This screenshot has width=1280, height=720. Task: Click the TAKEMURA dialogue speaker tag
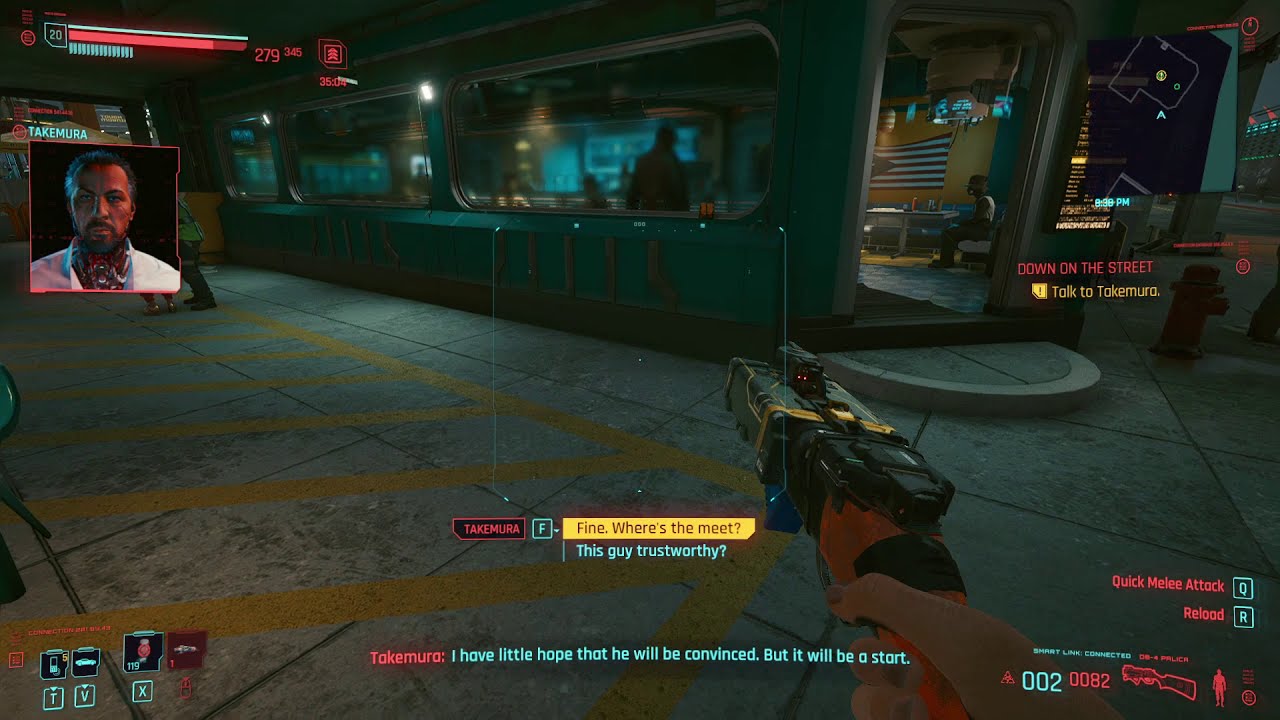point(488,528)
